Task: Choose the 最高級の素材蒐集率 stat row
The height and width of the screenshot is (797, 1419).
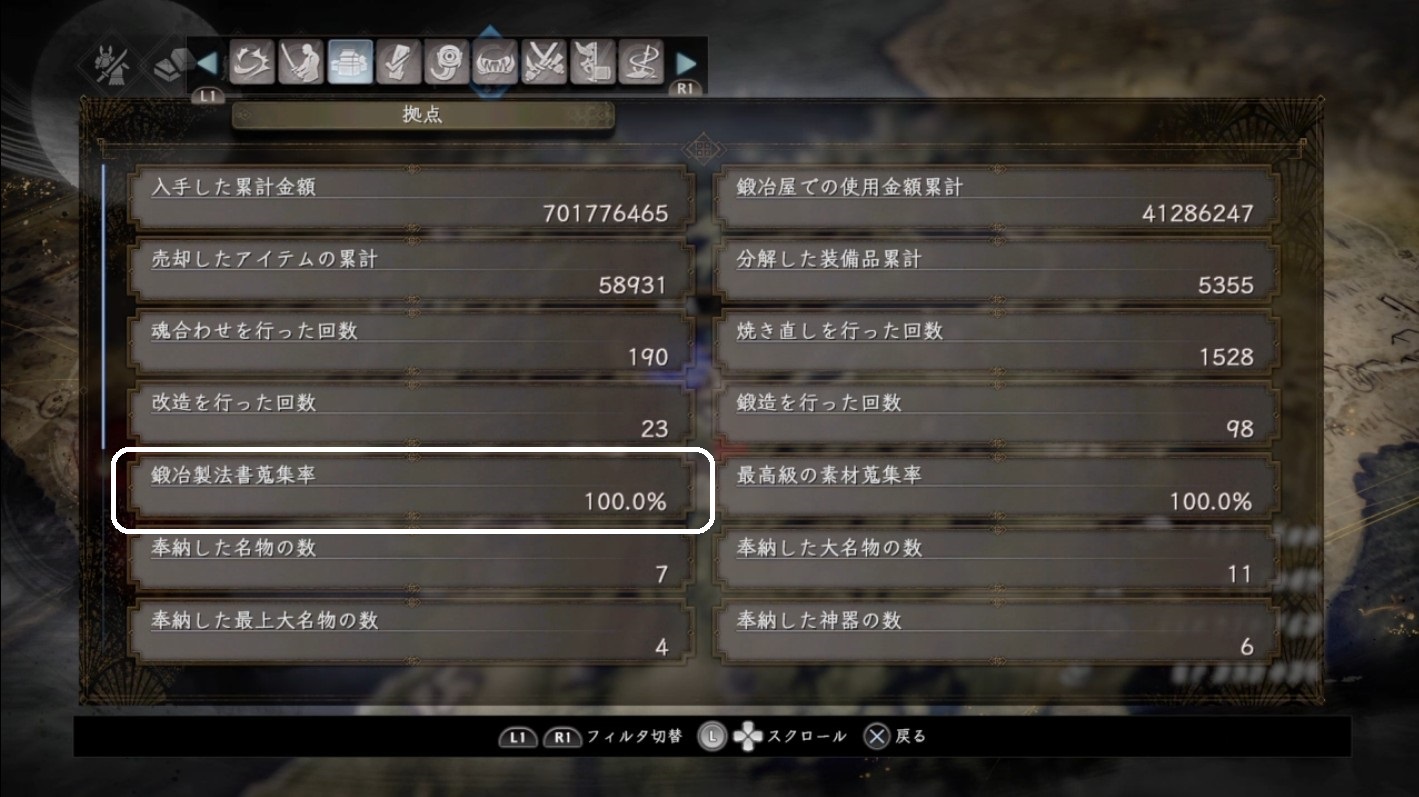Action: (x=997, y=489)
